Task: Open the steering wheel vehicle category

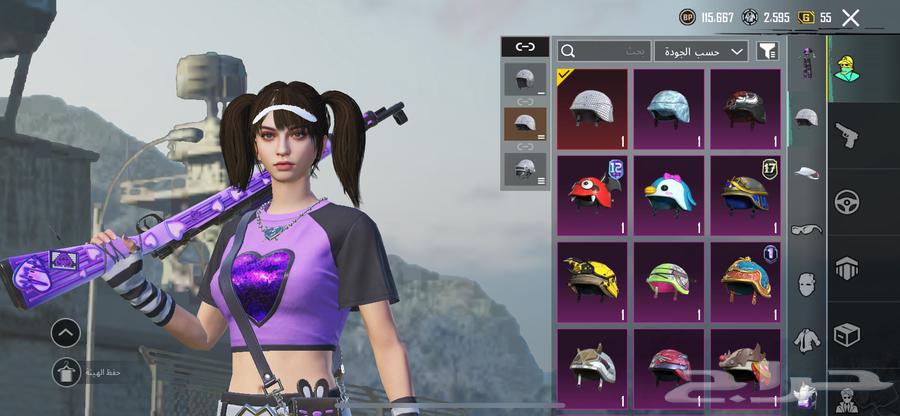Action: [846, 201]
